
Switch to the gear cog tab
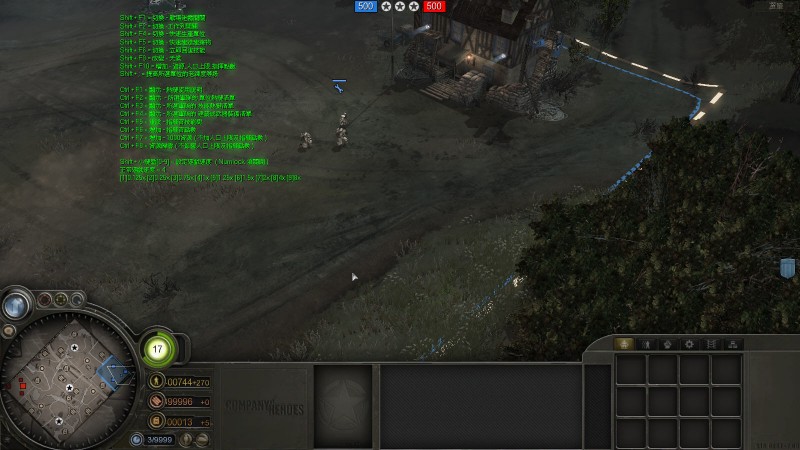(x=688, y=344)
